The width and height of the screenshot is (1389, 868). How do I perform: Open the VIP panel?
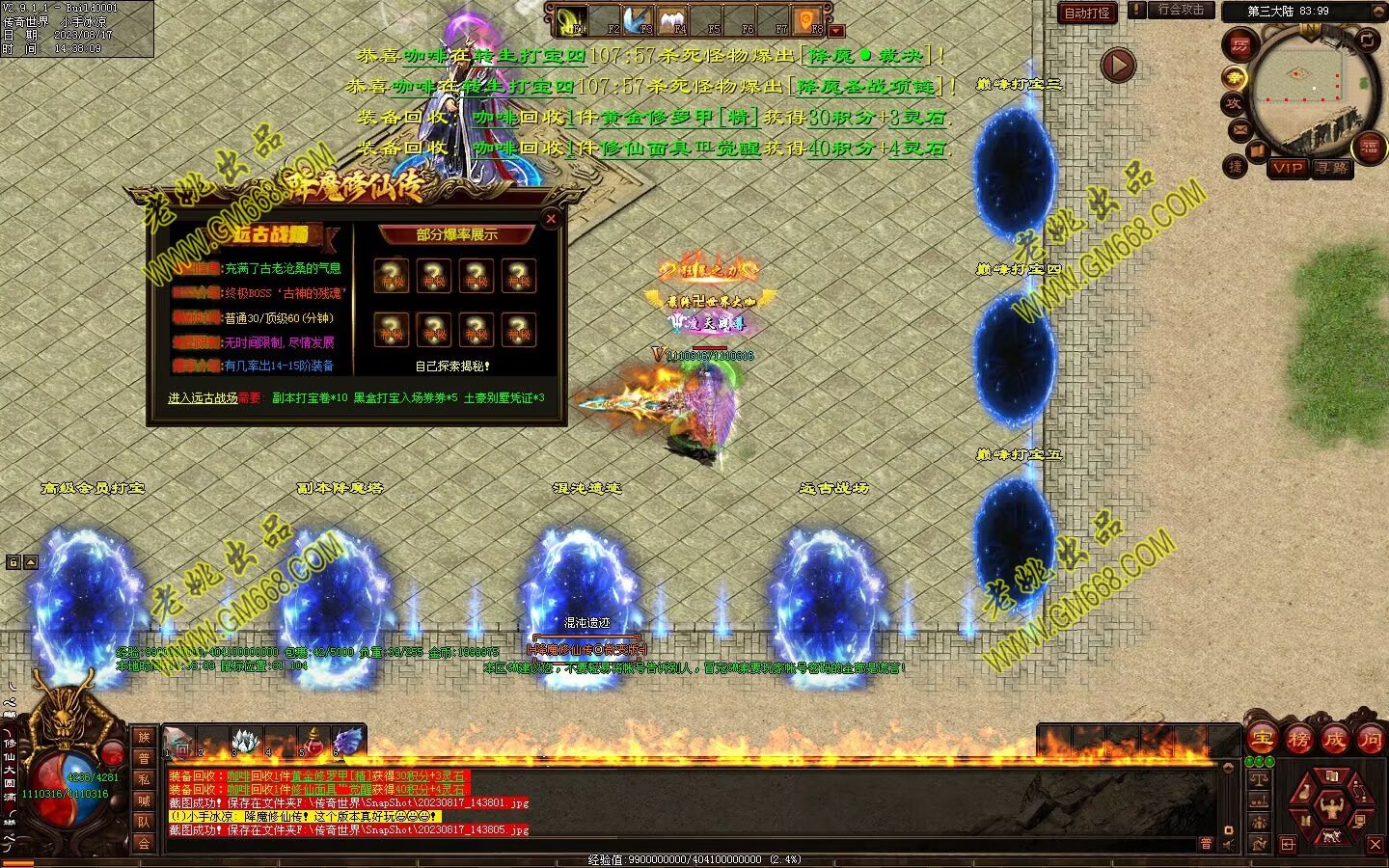pos(1288,168)
